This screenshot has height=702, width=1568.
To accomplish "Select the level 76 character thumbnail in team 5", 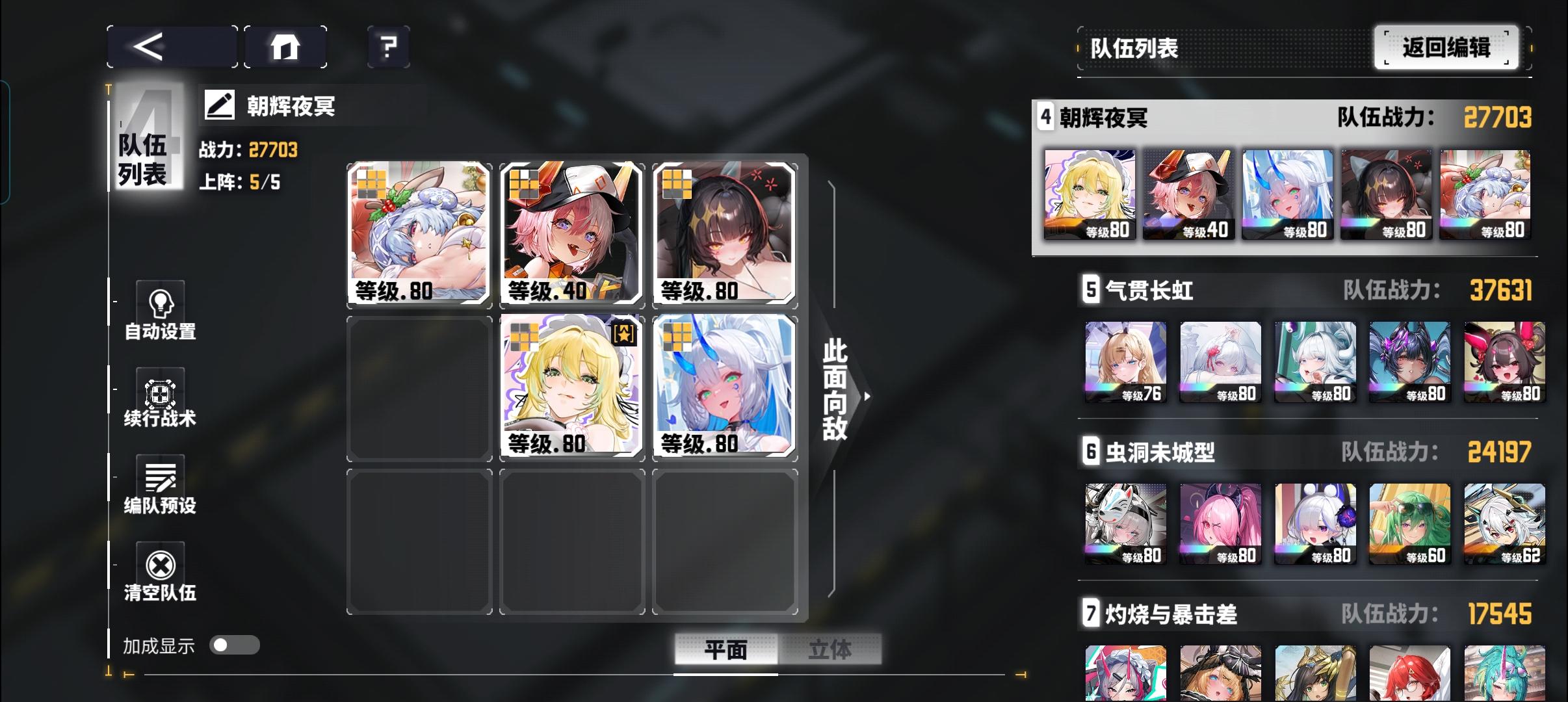I will [x=1125, y=361].
